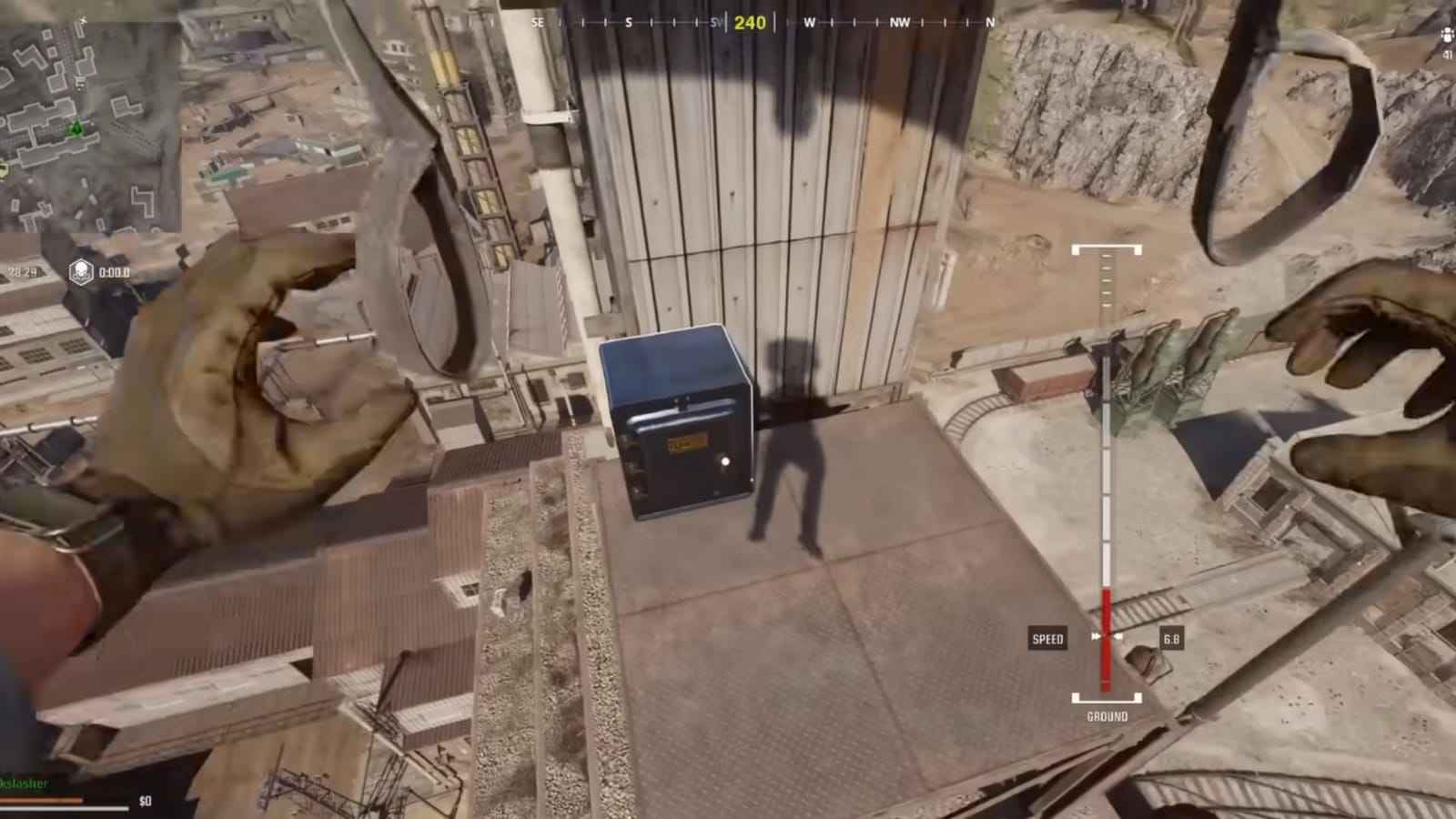Click the players remaining icon top-right

(x=1446, y=35)
